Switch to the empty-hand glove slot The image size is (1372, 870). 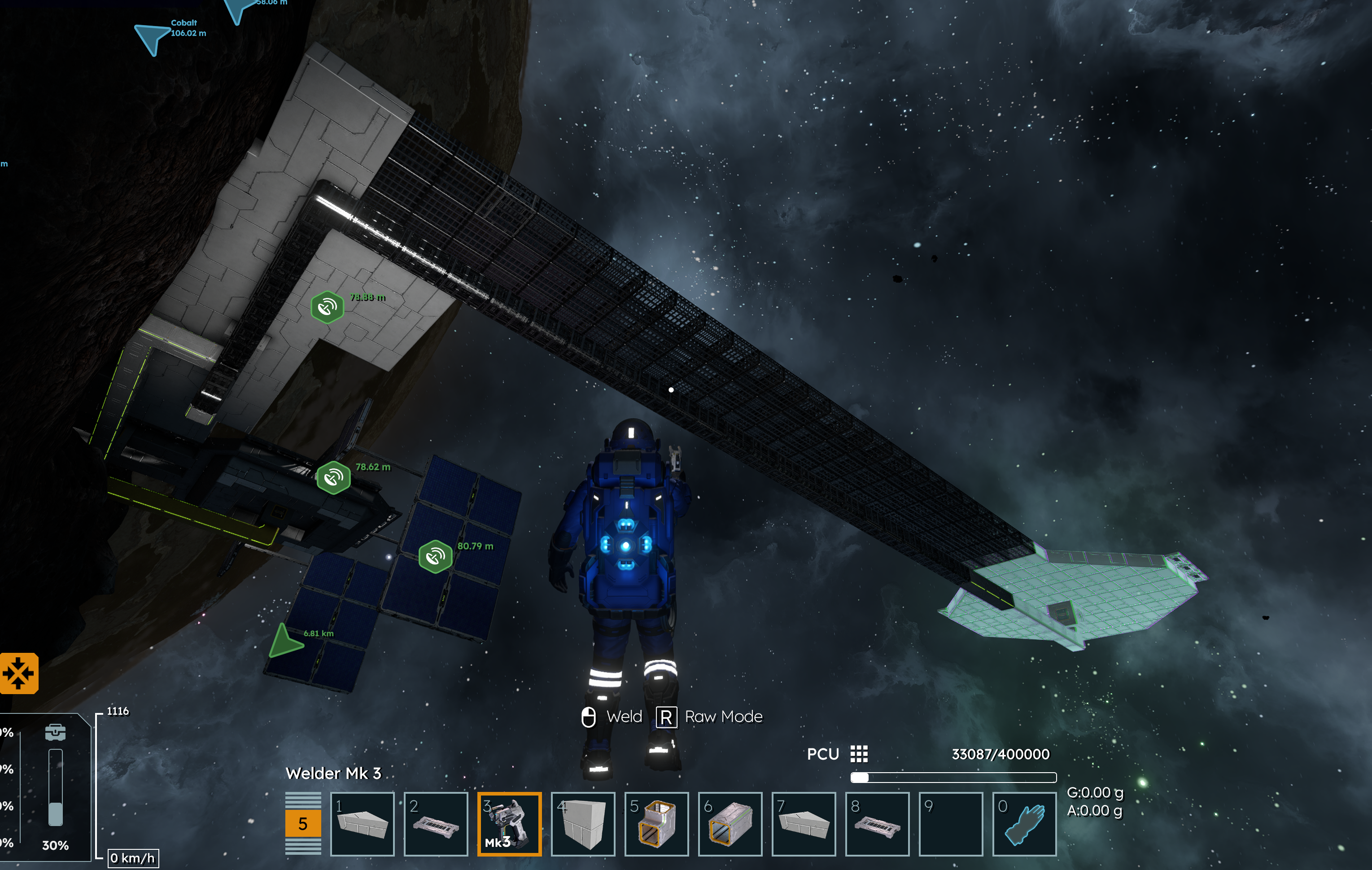[1024, 823]
